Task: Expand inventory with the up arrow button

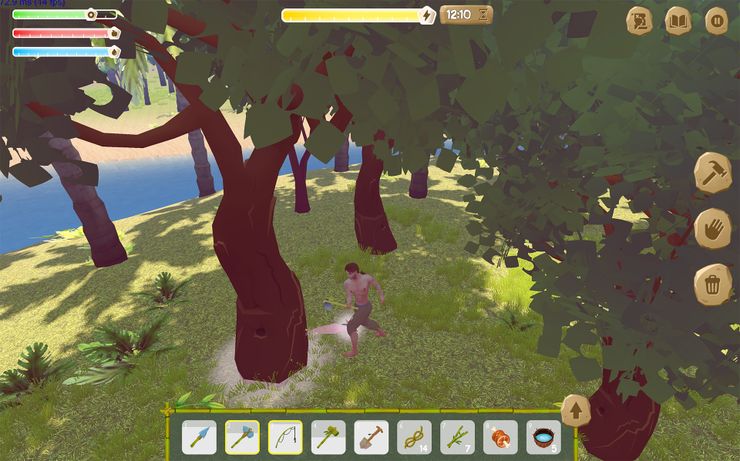Action: point(576,410)
